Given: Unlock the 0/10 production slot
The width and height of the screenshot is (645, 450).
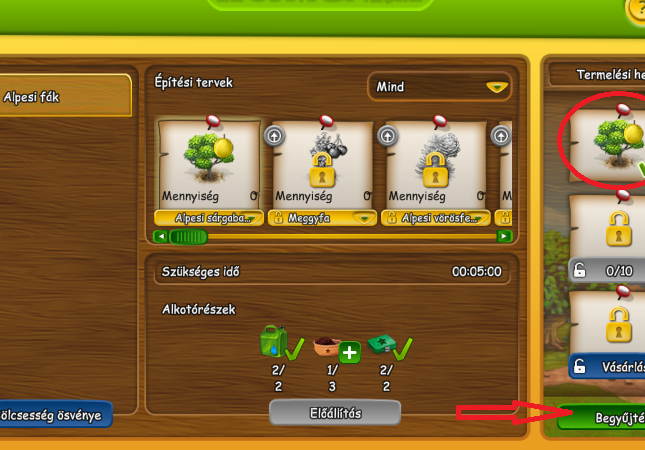Looking at the screenshot, I should coord(608,237).
